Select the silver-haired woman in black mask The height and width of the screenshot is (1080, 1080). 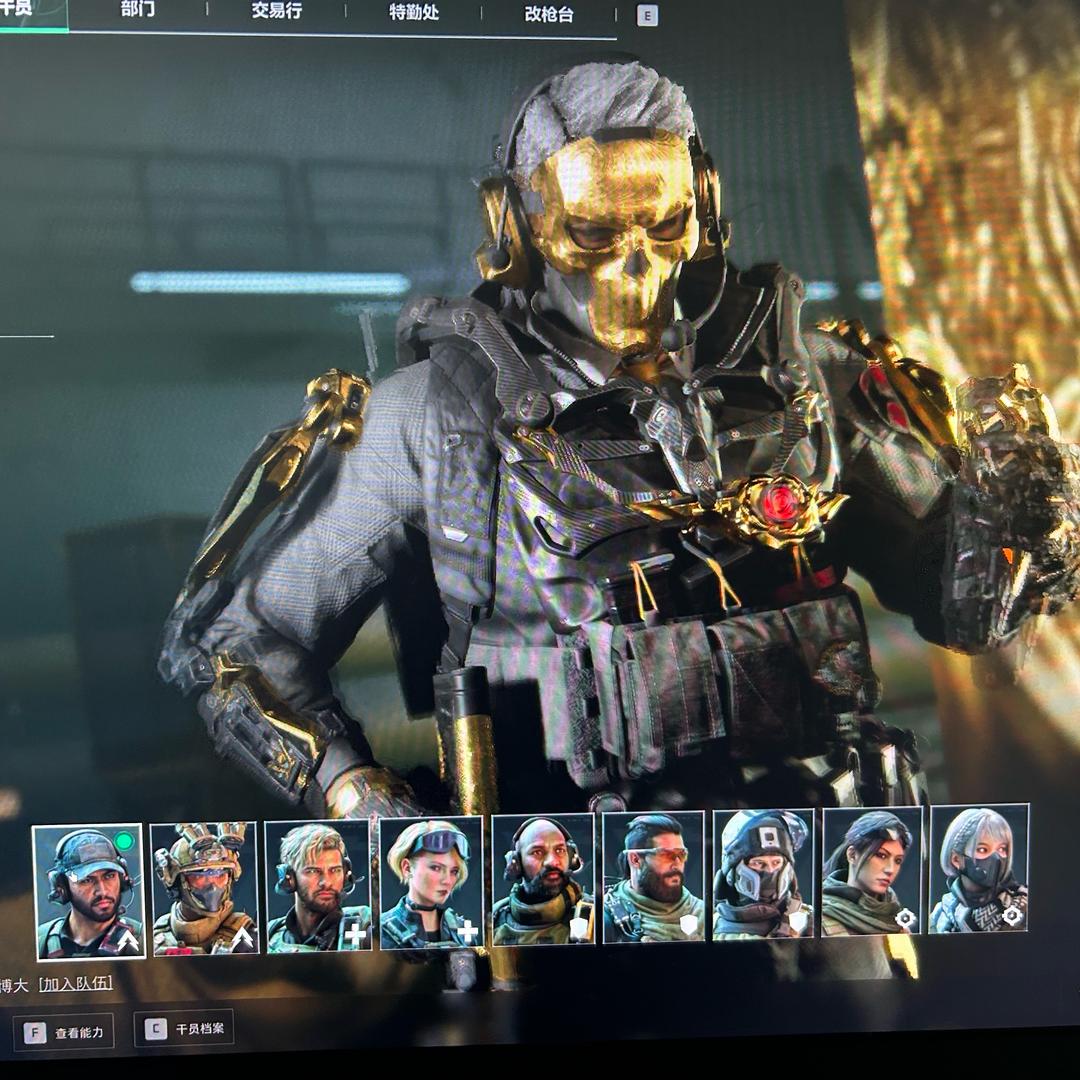pos(978,868)
